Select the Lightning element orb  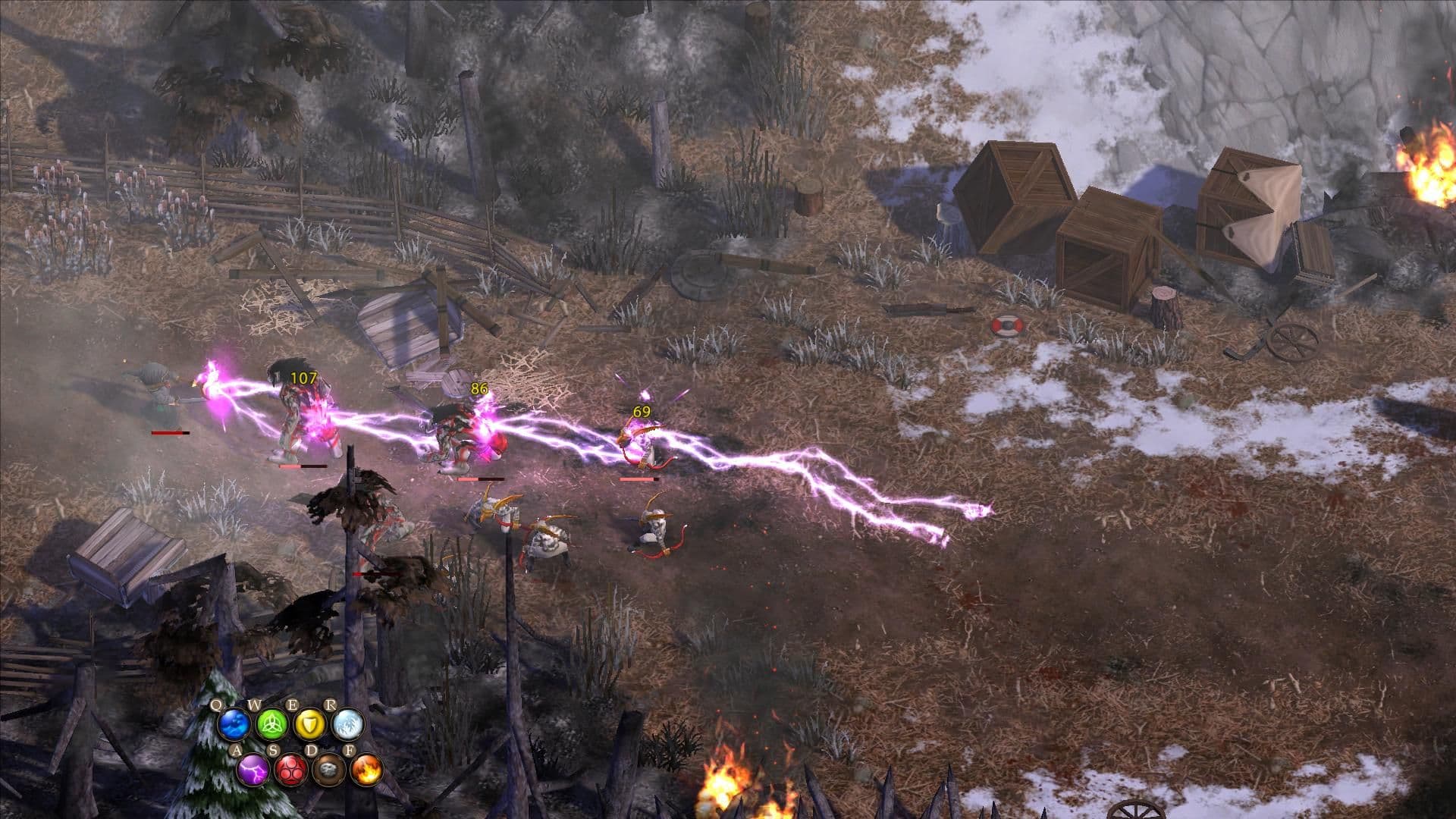click(254, 770)
